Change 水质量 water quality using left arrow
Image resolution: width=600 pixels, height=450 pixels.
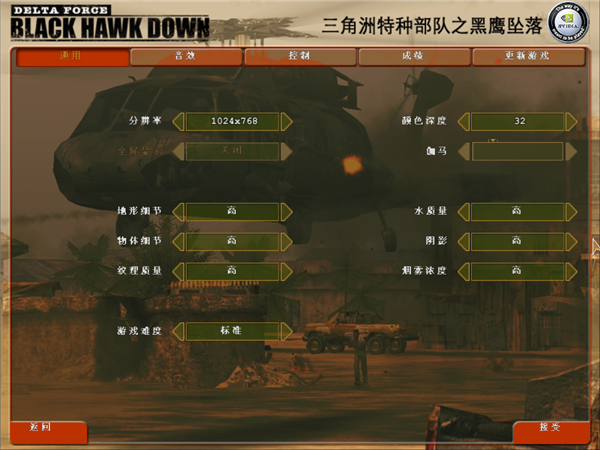(x=465, y=211)
